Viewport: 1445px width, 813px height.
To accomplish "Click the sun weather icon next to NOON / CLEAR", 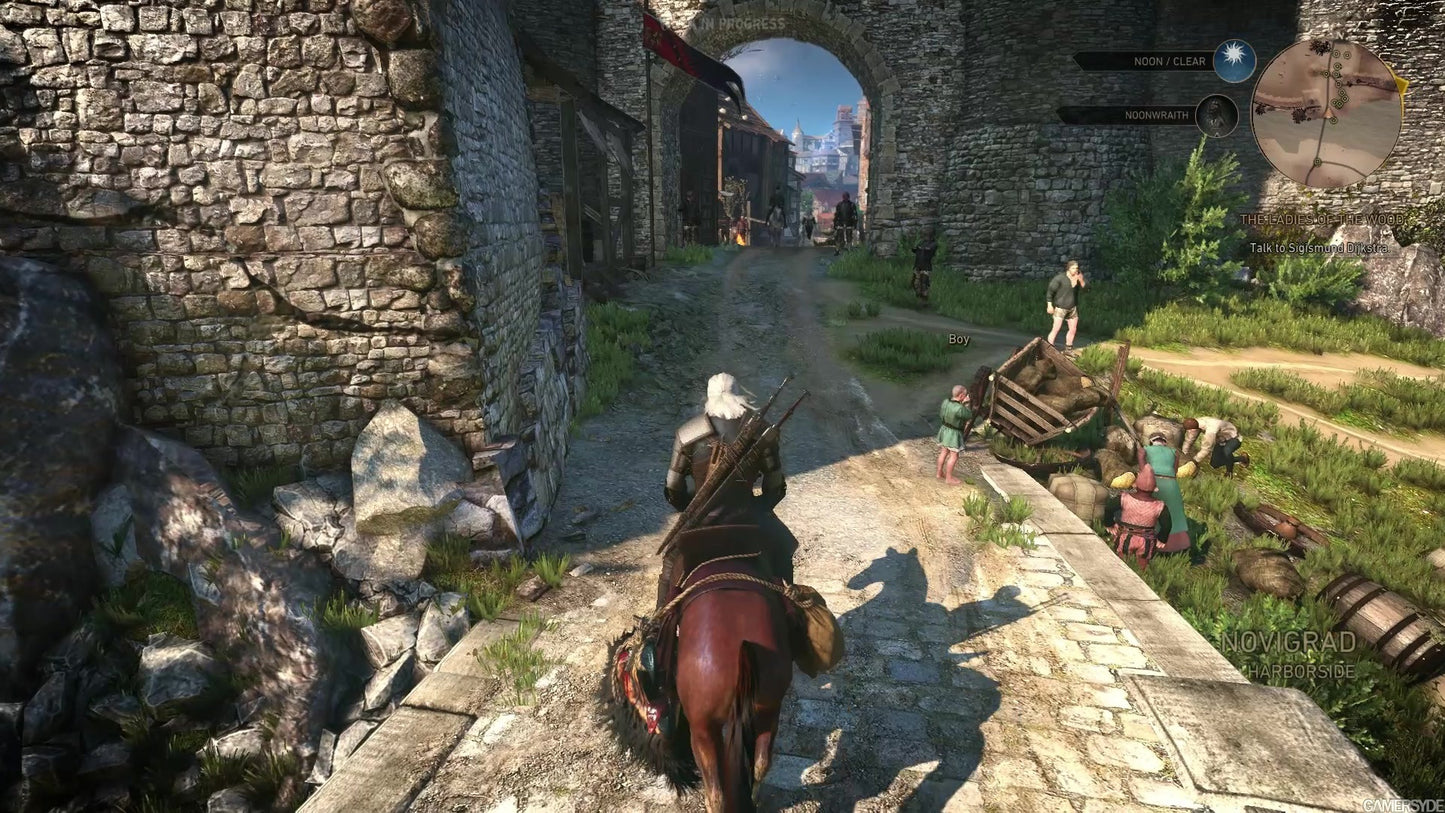I will click(x=1232, y=60).
